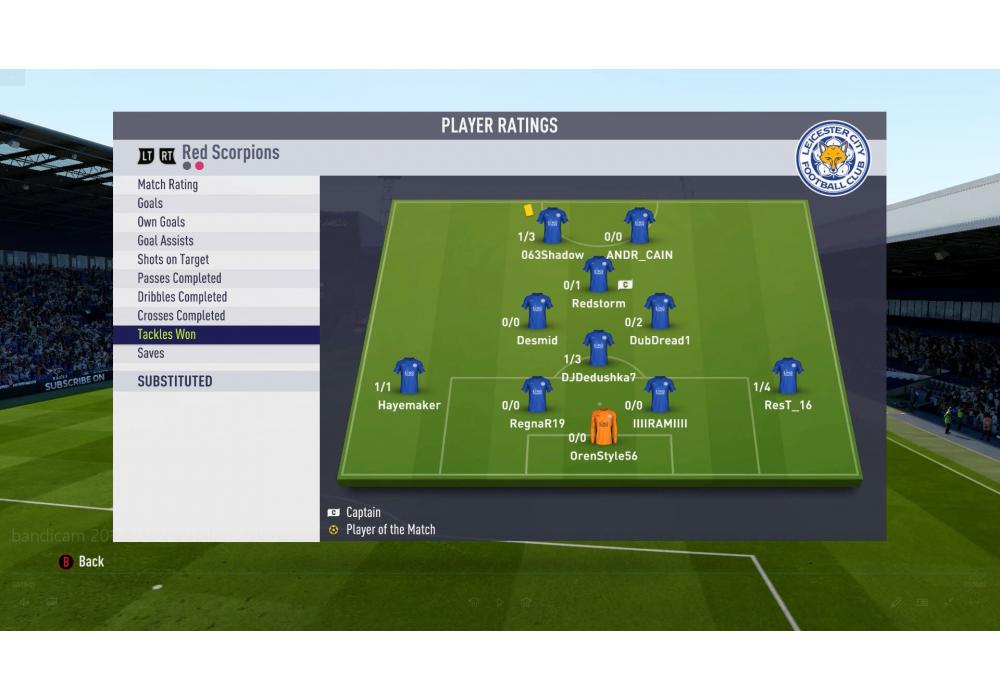Open the Substituted section
This screenshot has width=1000, height=700.
(x=175, y=381)
